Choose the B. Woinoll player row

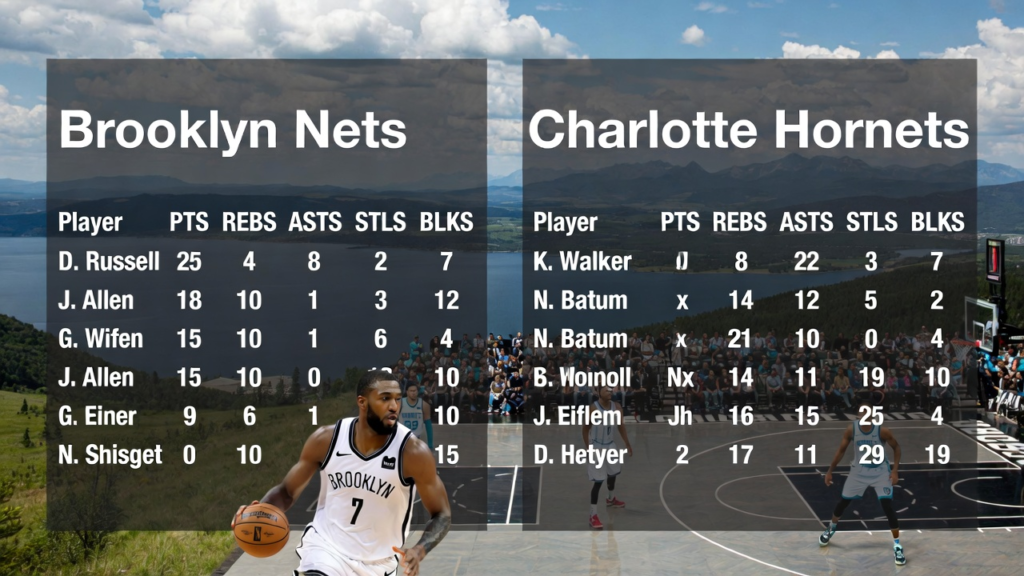click(582, 378)
